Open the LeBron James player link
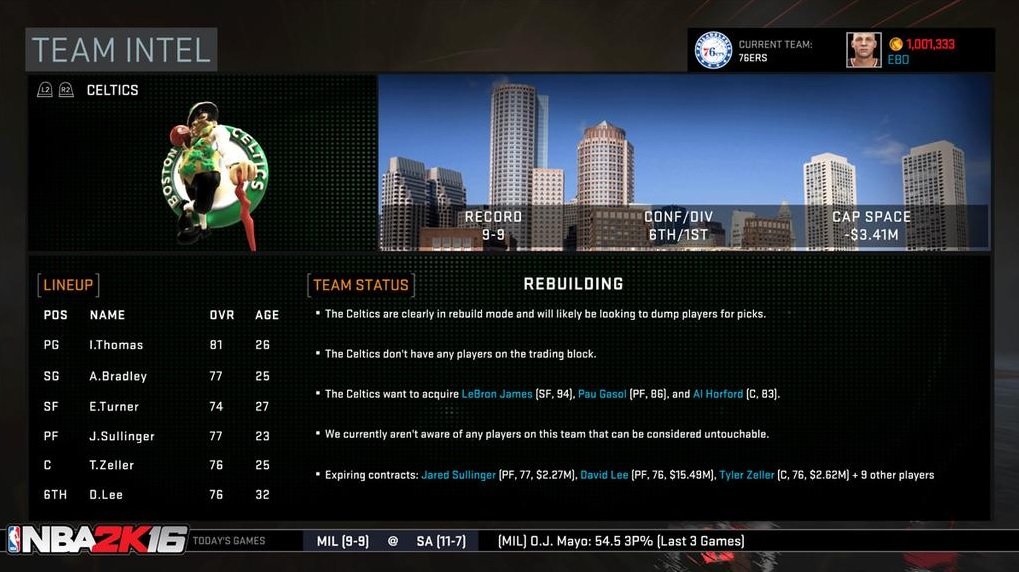Screen dimensions: 1019x572 click(x=497, y=394)
